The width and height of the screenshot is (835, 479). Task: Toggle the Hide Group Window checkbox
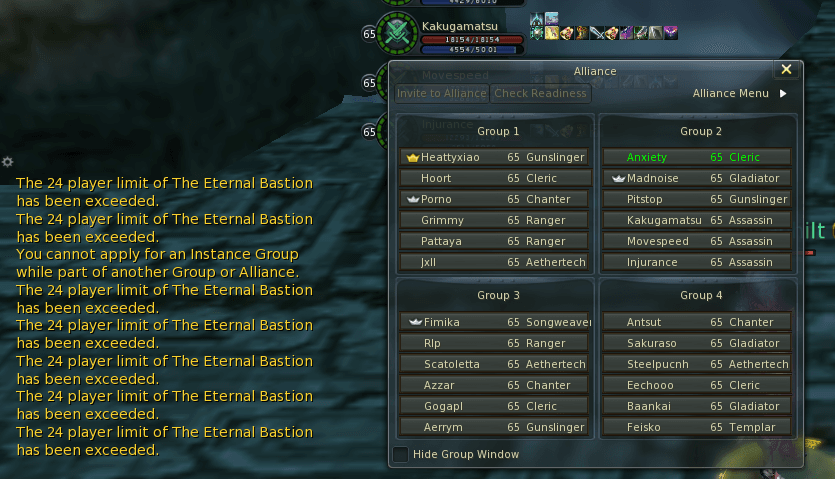(x=401, y=454)
